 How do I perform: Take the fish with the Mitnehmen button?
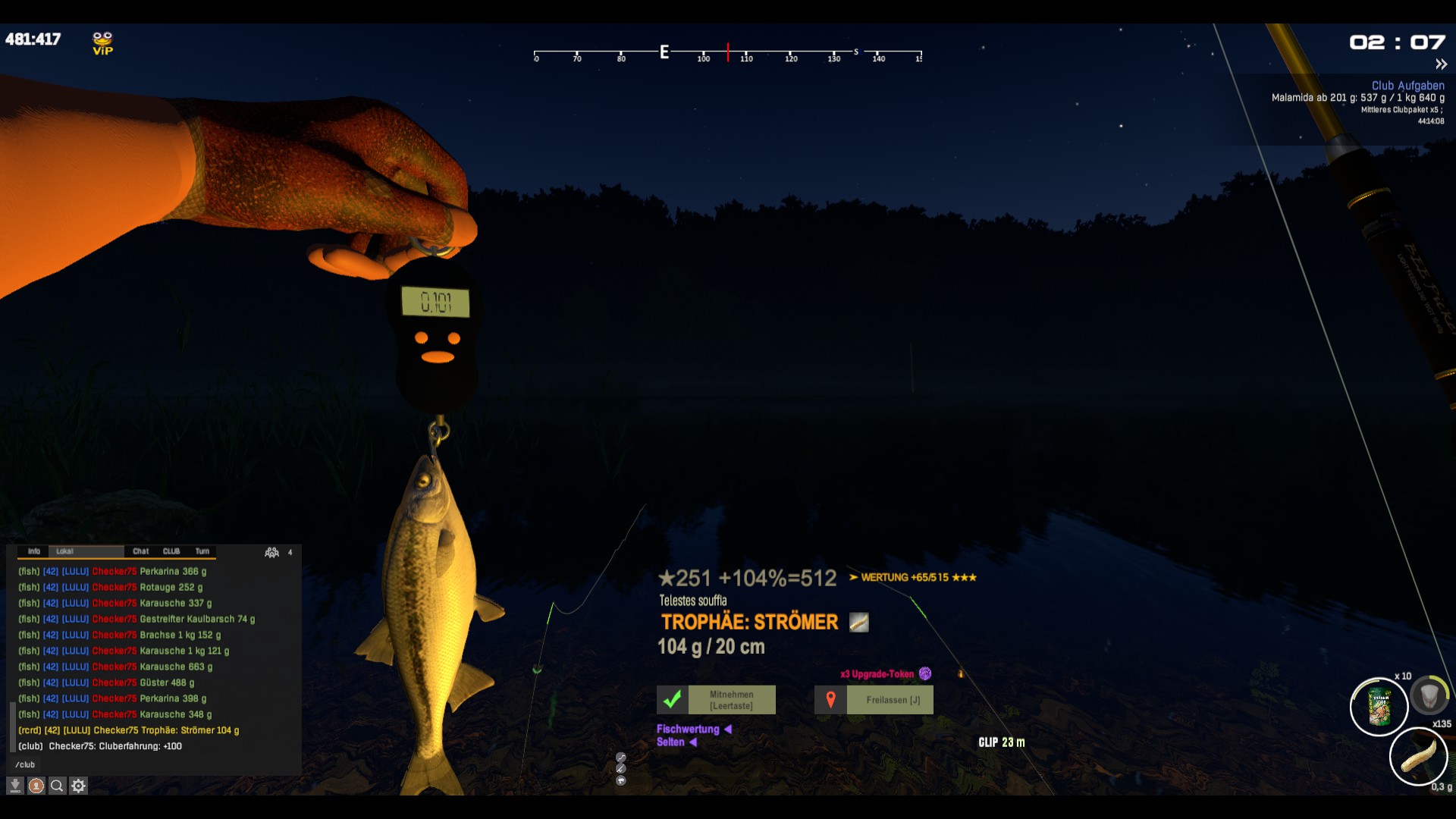716,700
